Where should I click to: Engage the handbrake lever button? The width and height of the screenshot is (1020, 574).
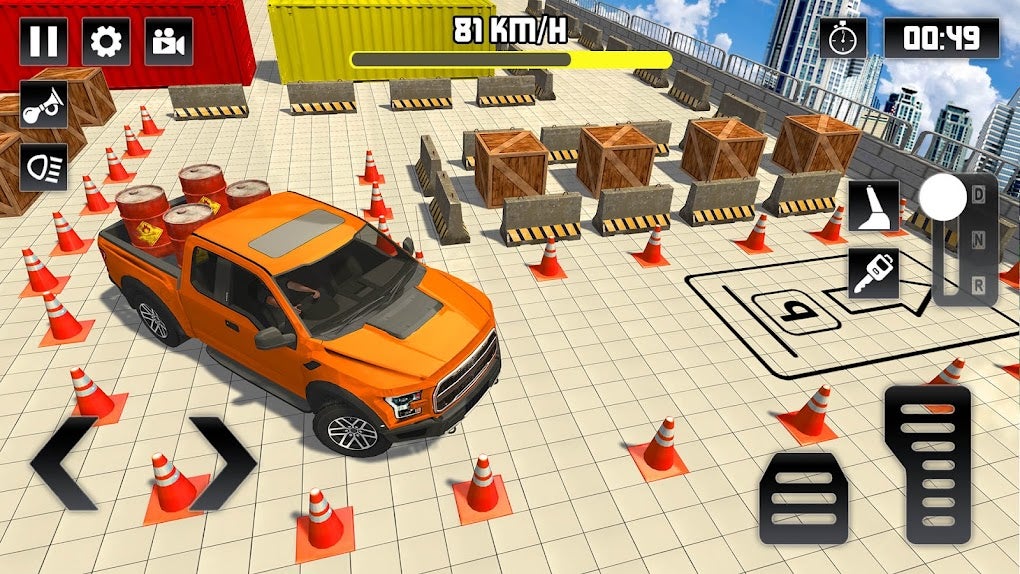(873, 205)
